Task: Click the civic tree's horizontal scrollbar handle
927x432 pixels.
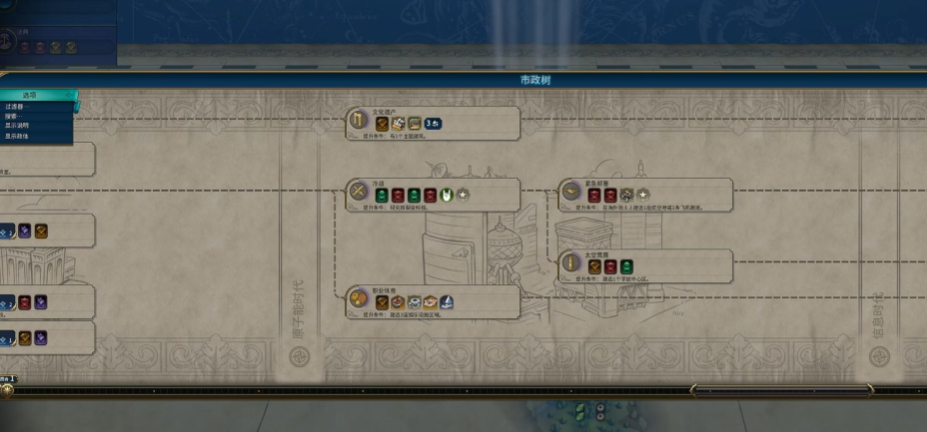Action: pyautogui.click(x=781, y=389)
